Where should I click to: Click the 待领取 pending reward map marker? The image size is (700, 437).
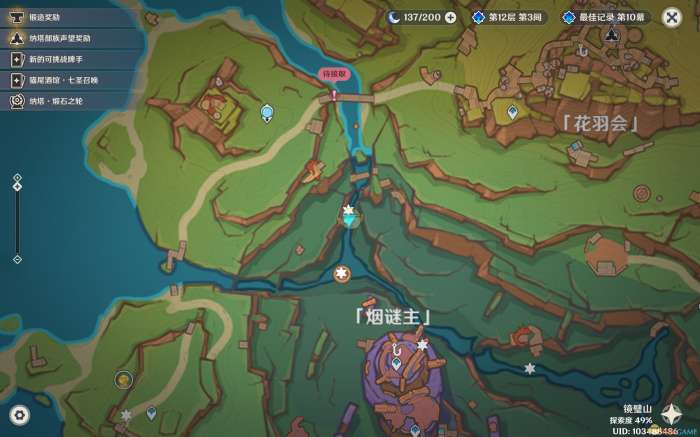[333, 75]
